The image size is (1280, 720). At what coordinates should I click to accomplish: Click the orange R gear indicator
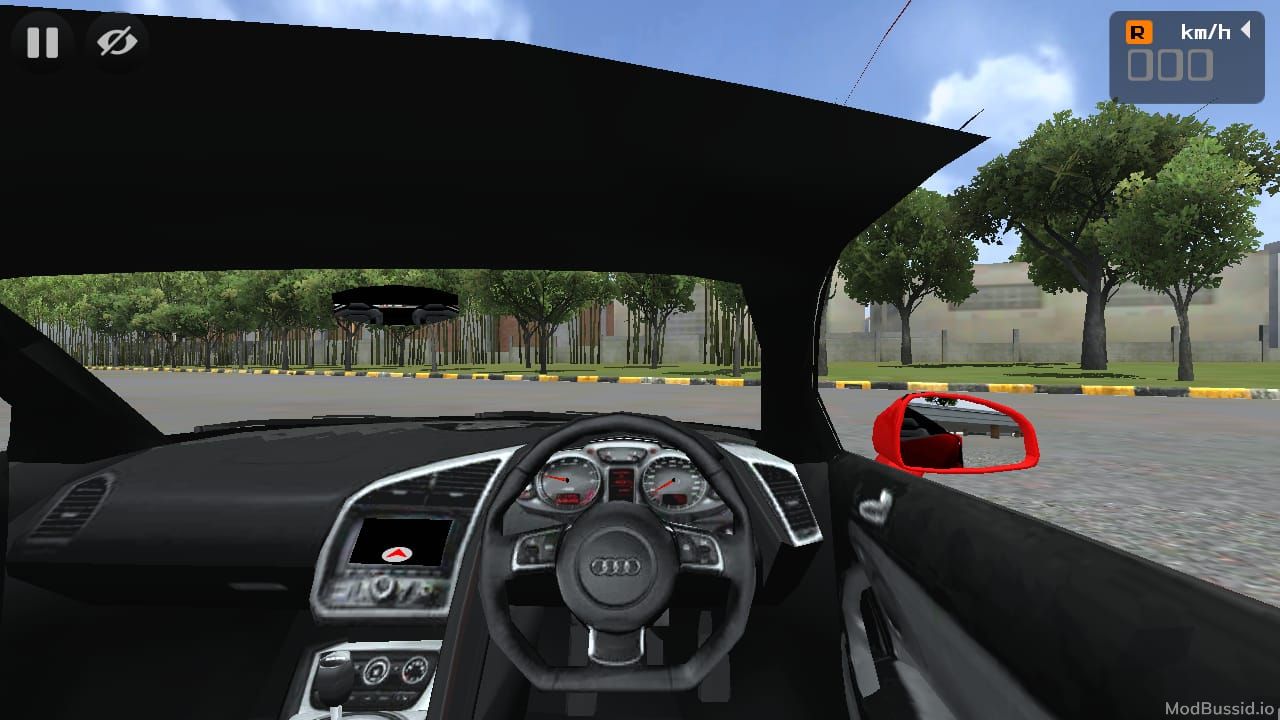click(x=1140, y=31)
